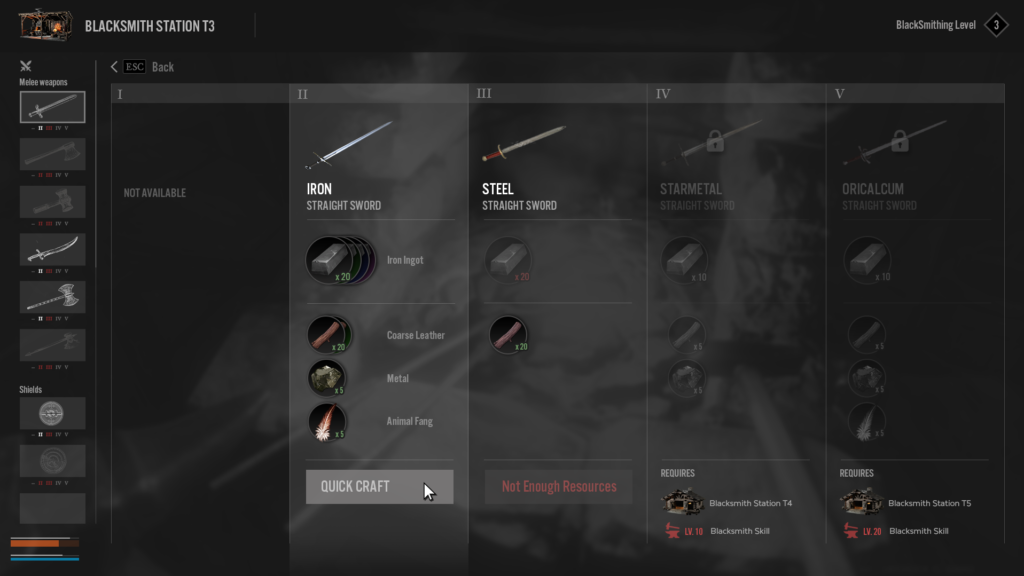1024x576 pixels.
Task: Select the double-bladed battle axe thumbnail
Action: 52,297
